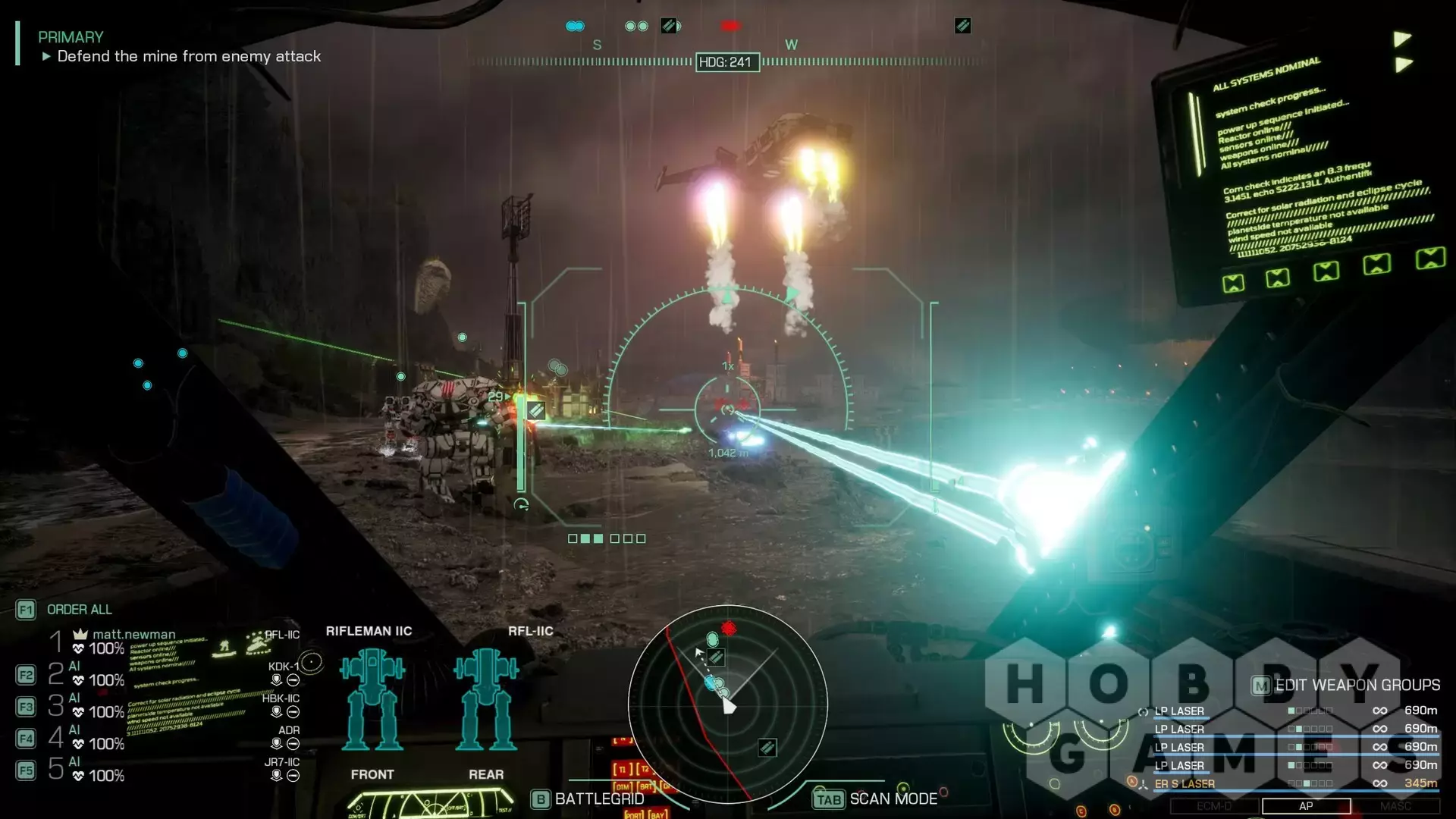Select the primary objective to defend the mine
The image size is (1456, 819).
point(189,56)
